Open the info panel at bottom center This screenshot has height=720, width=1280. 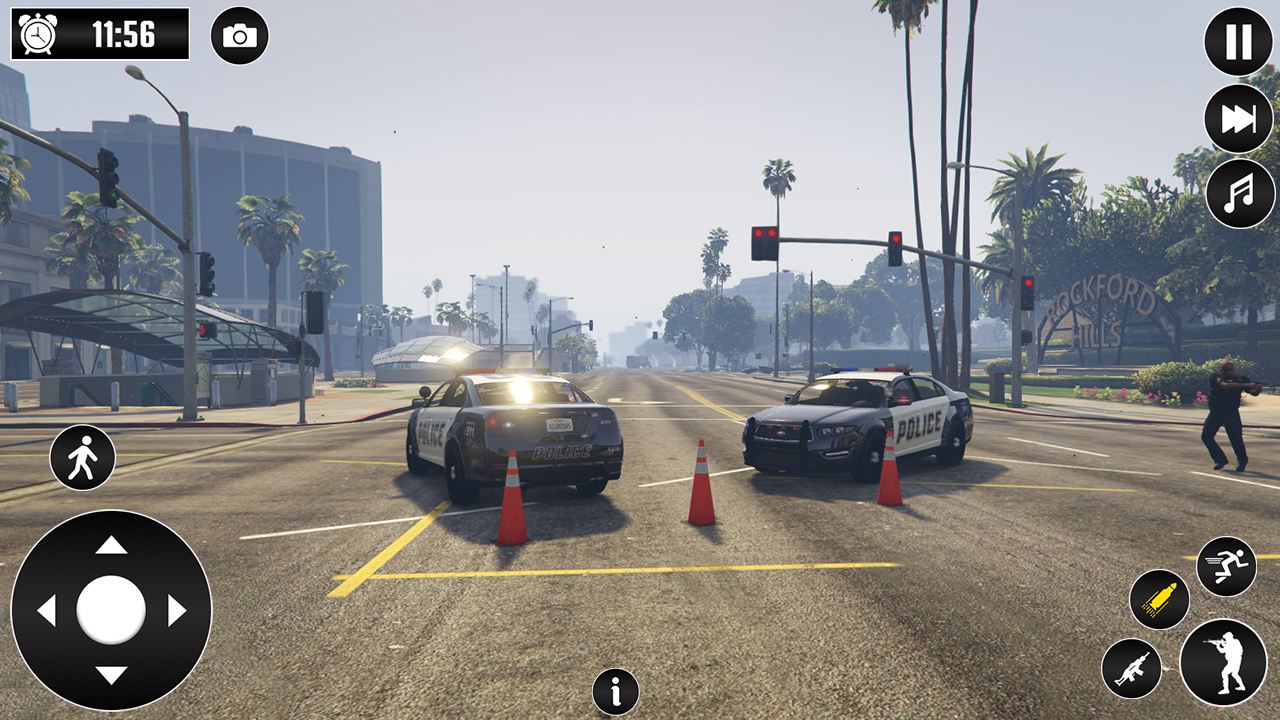tap(614, 691)
